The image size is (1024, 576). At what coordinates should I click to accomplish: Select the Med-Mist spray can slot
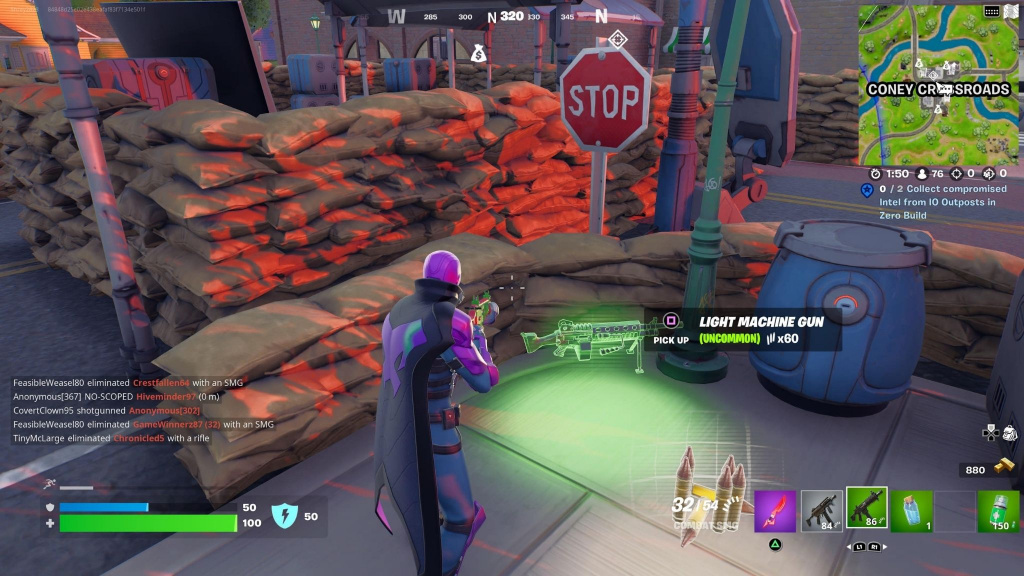point(997,511)
